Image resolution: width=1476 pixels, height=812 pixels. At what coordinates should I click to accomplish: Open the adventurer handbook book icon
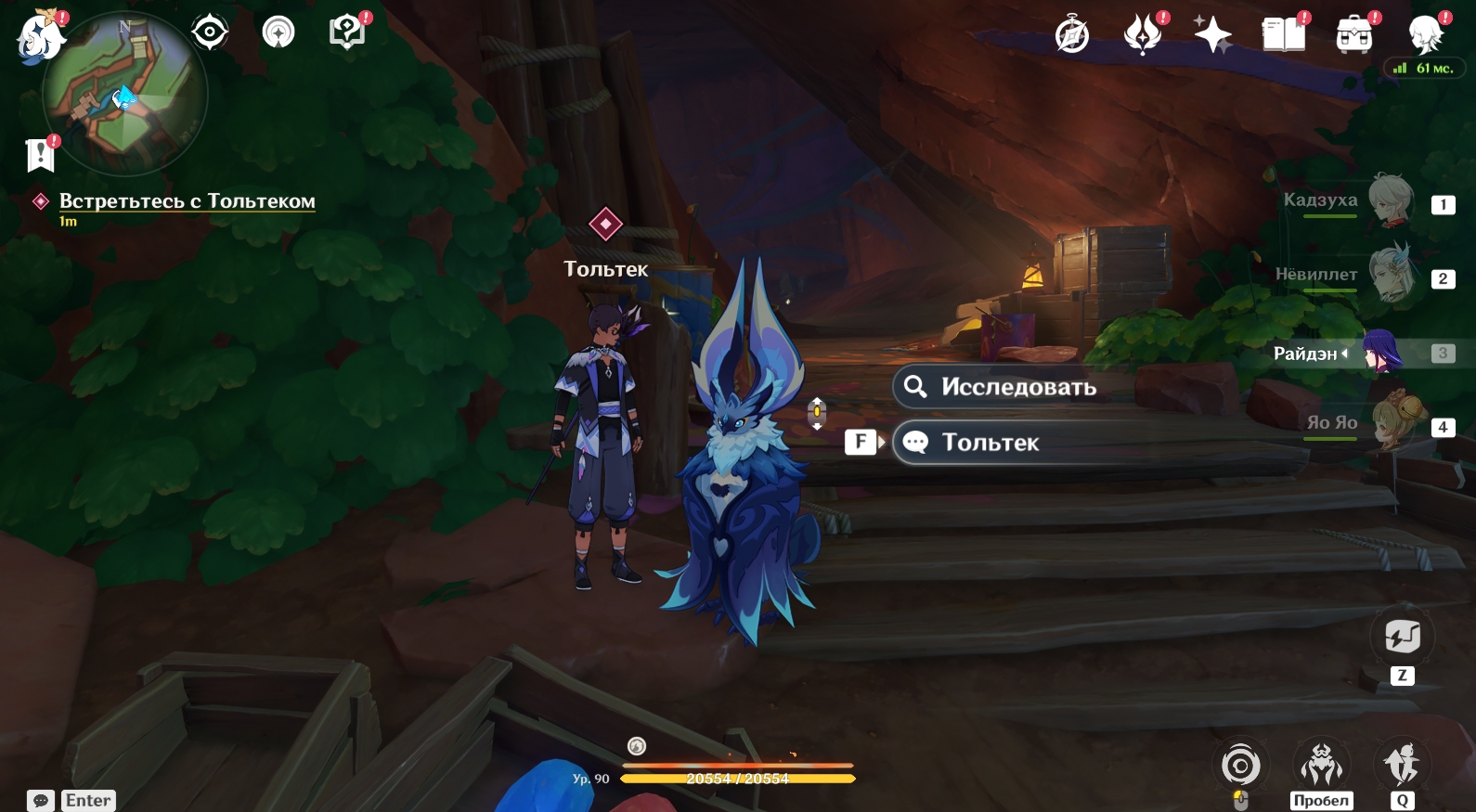point(1284,35)
